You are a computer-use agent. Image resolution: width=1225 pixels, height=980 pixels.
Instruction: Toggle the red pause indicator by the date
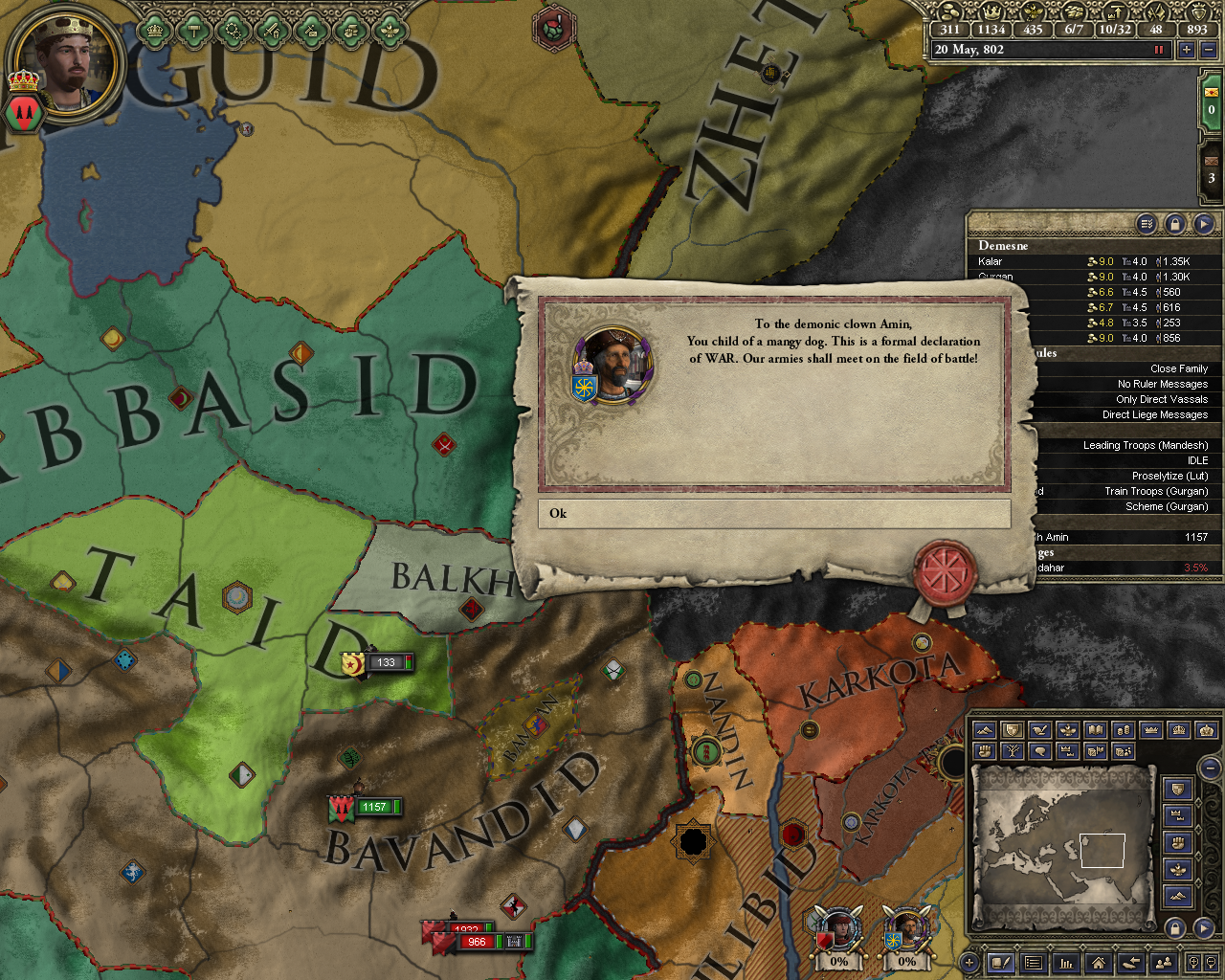pyautogui.click(x=1159, y=50)
